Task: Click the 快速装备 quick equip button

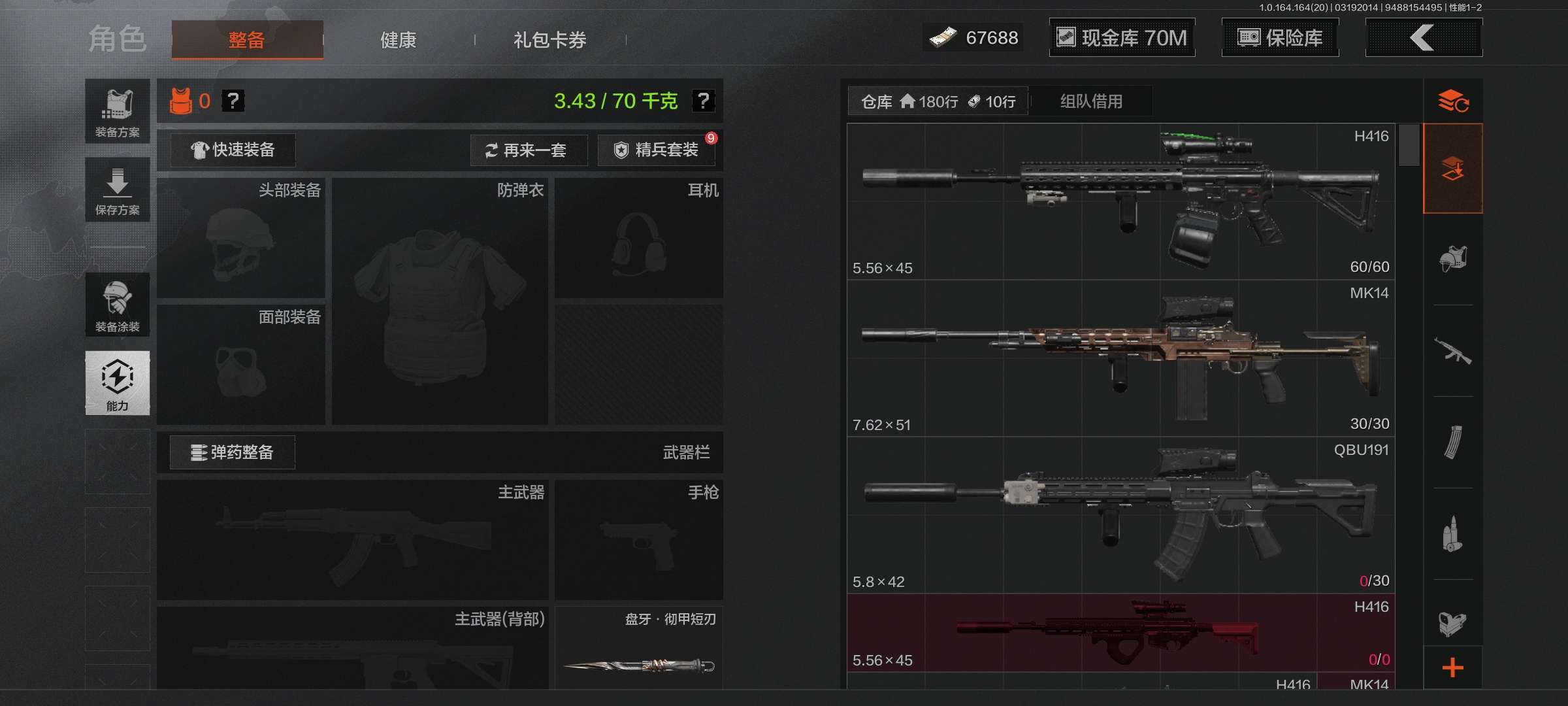Action: 232,150
